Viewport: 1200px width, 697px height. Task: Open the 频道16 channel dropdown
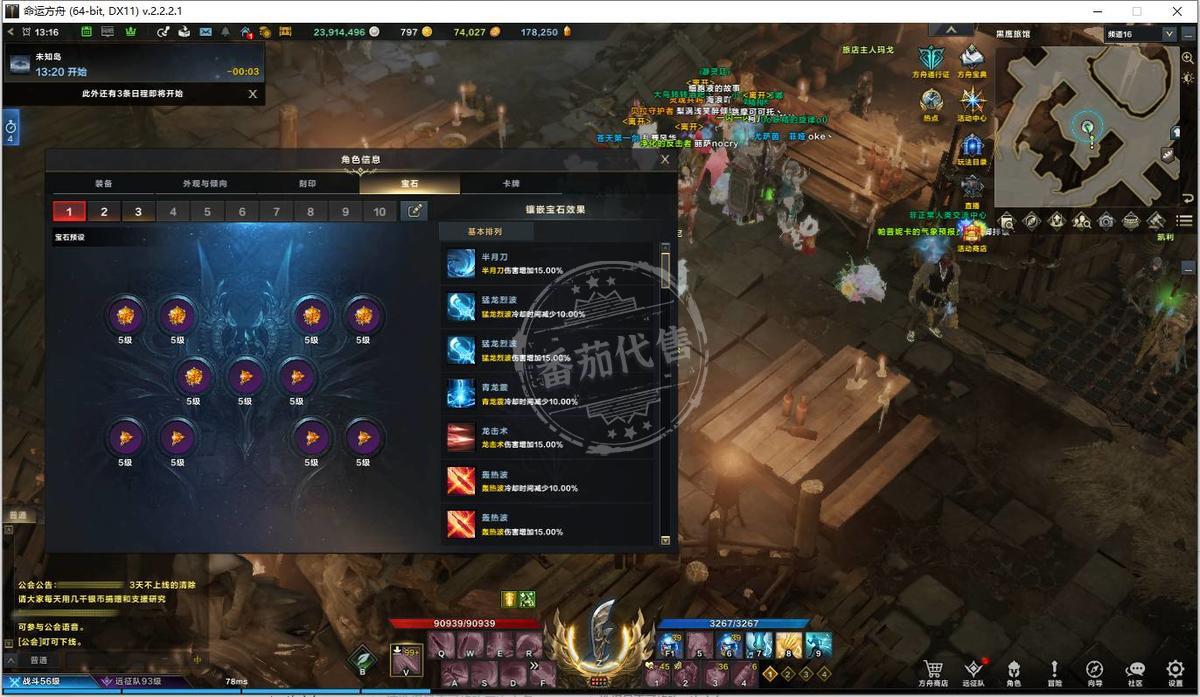click(x=1169, y=34)
